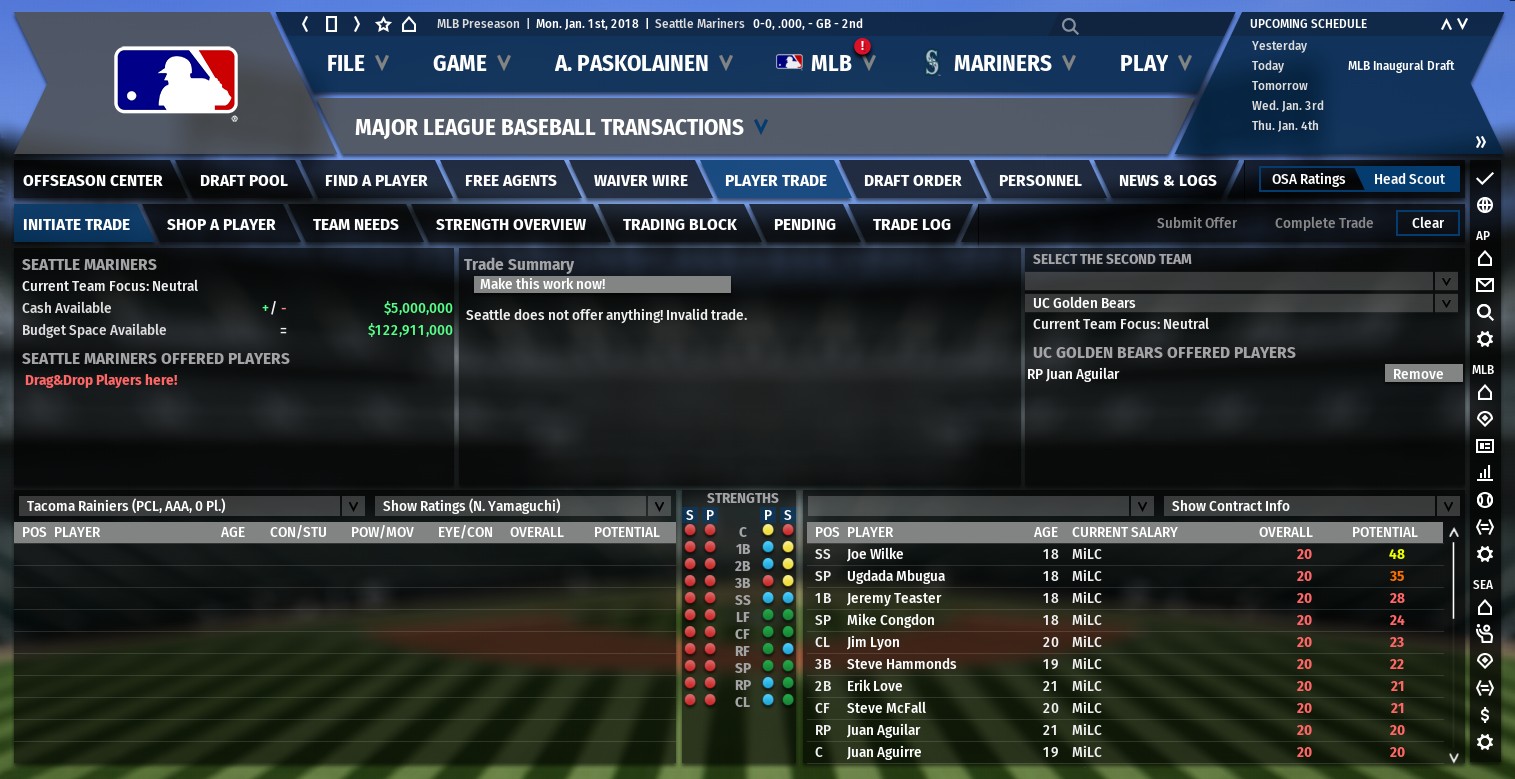Viewport: 1515px width, 779px height.
Task: Open the envelope mail icon in the sidebar
Action: [1487, 285]
